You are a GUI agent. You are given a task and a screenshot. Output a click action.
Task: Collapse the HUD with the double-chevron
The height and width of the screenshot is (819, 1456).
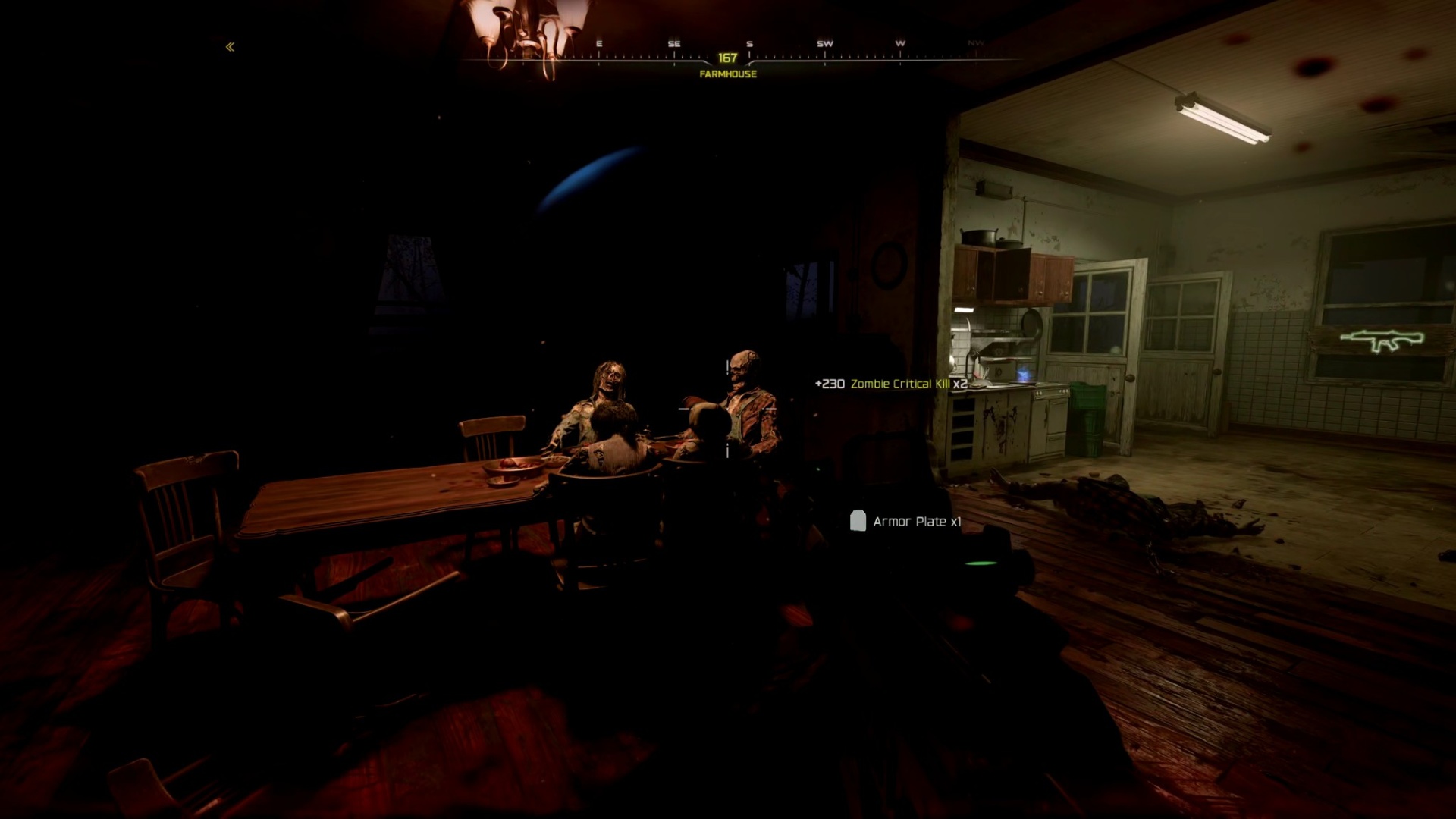pyautogui.click(x=230, y=45)
